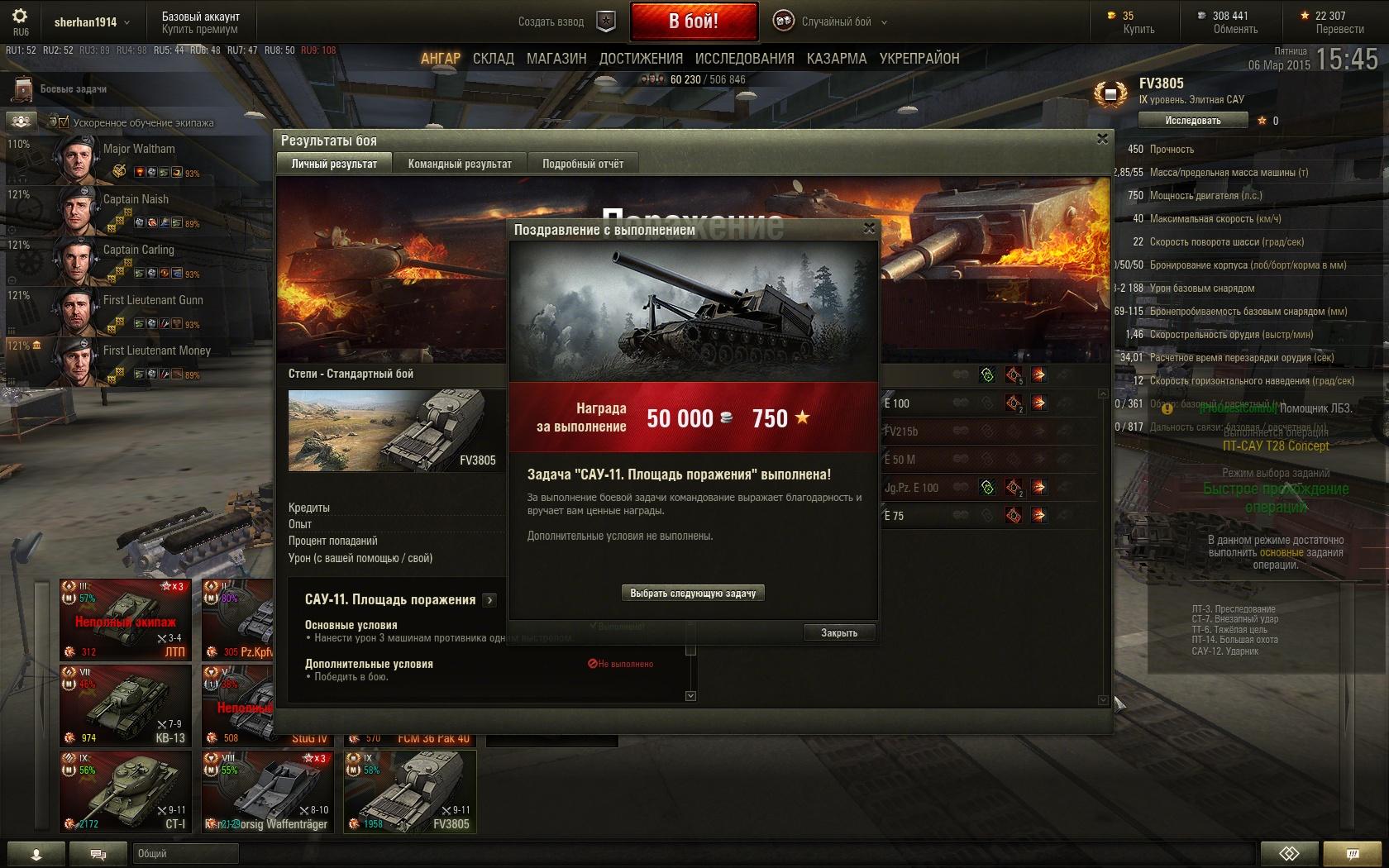Click 'Создать взвод' platoon button
The height and width of the screenshot is (868, 1389).
[567, 22]
